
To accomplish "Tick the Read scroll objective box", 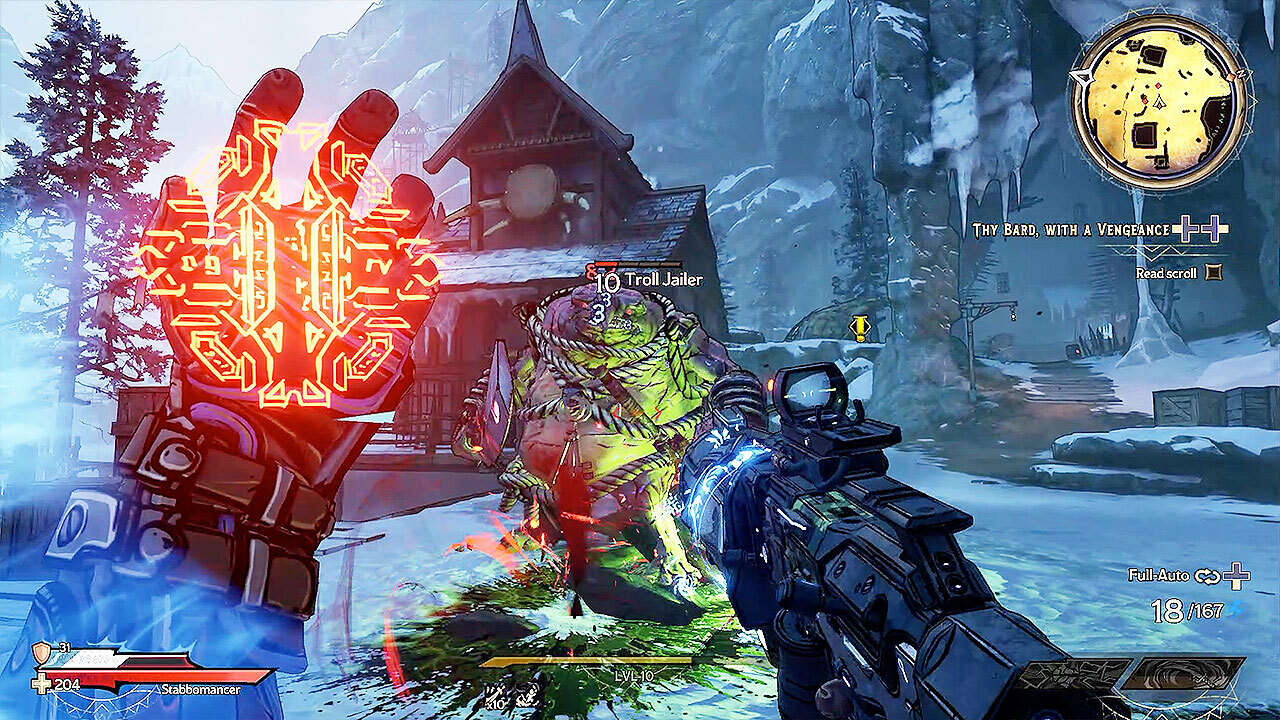I will point(1214,271).
